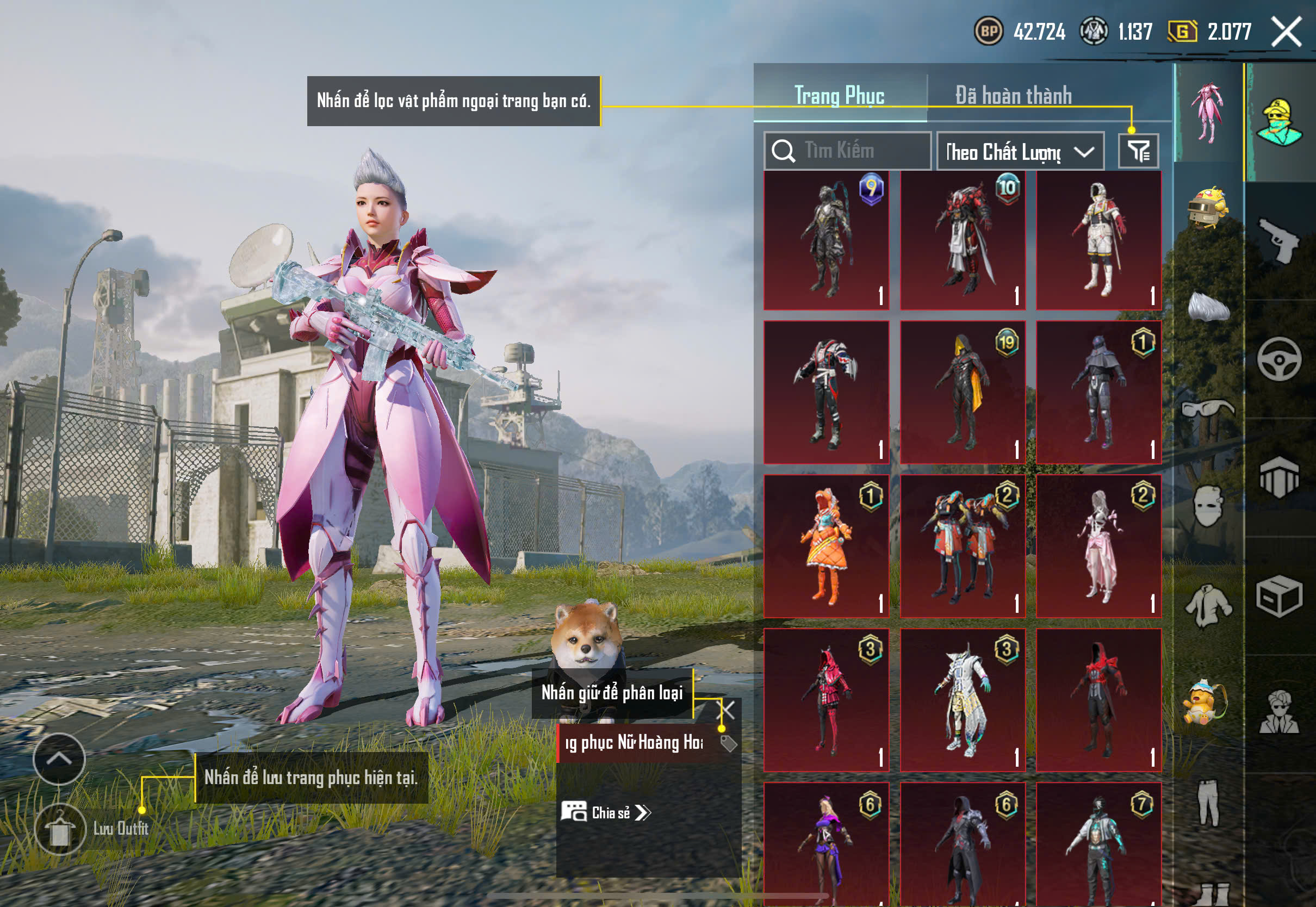Screen dimensions: 1316x907
Task: Open the glasses accessory category
Action: tap(1208, 409)
